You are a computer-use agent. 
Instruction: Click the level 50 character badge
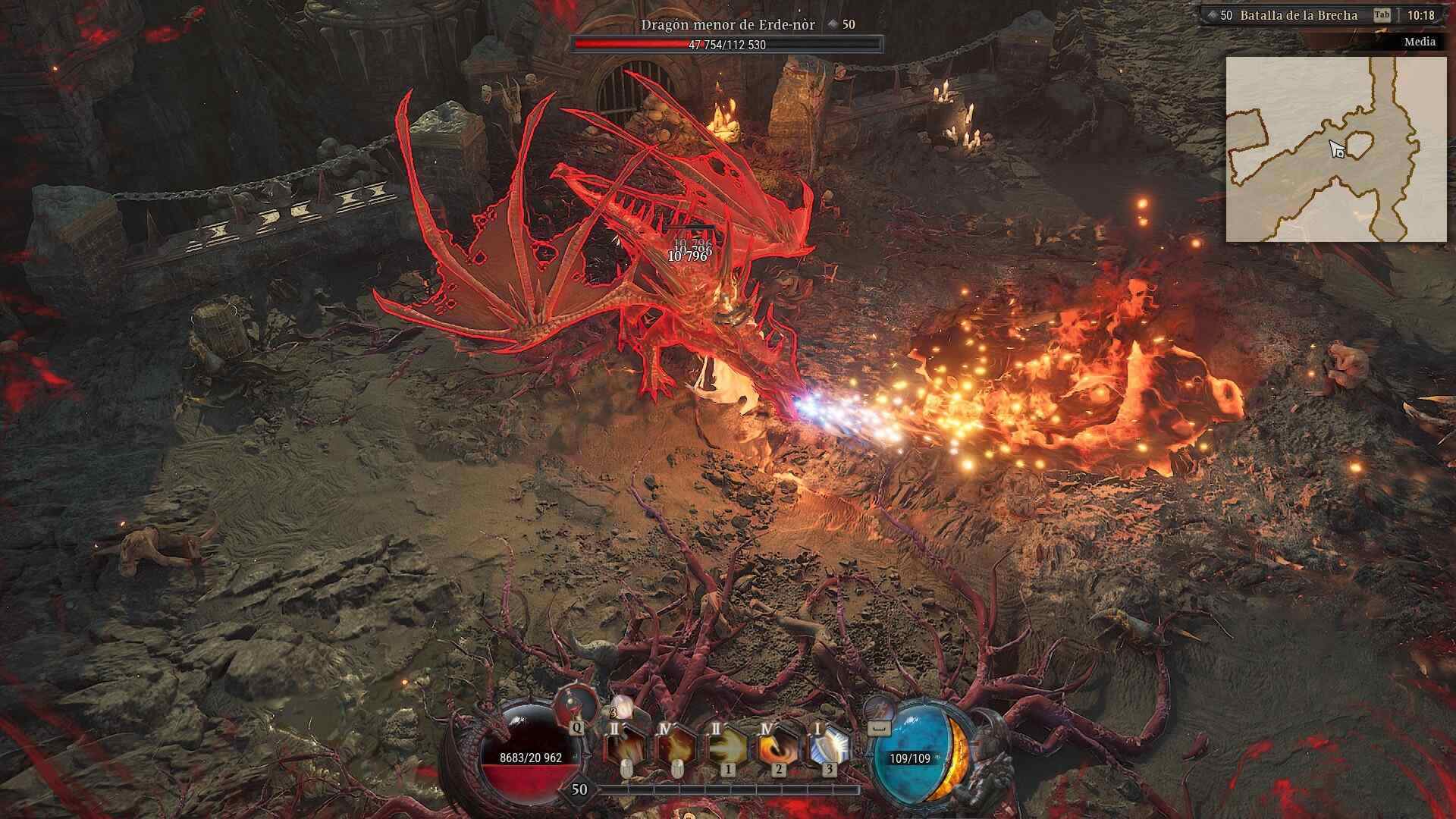click(579, 789)
